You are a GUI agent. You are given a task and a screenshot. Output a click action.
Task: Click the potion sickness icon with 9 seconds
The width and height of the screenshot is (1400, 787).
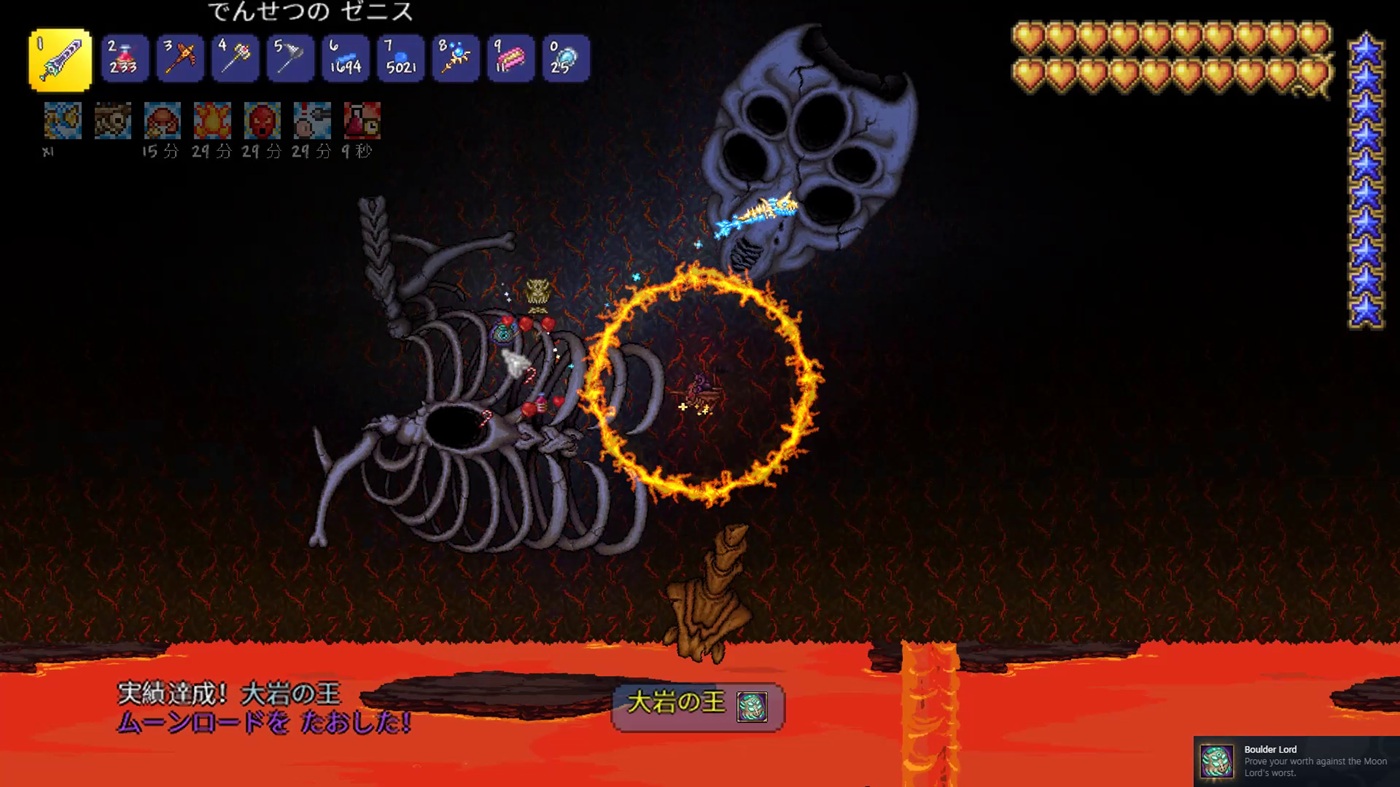tap(362, 121)
